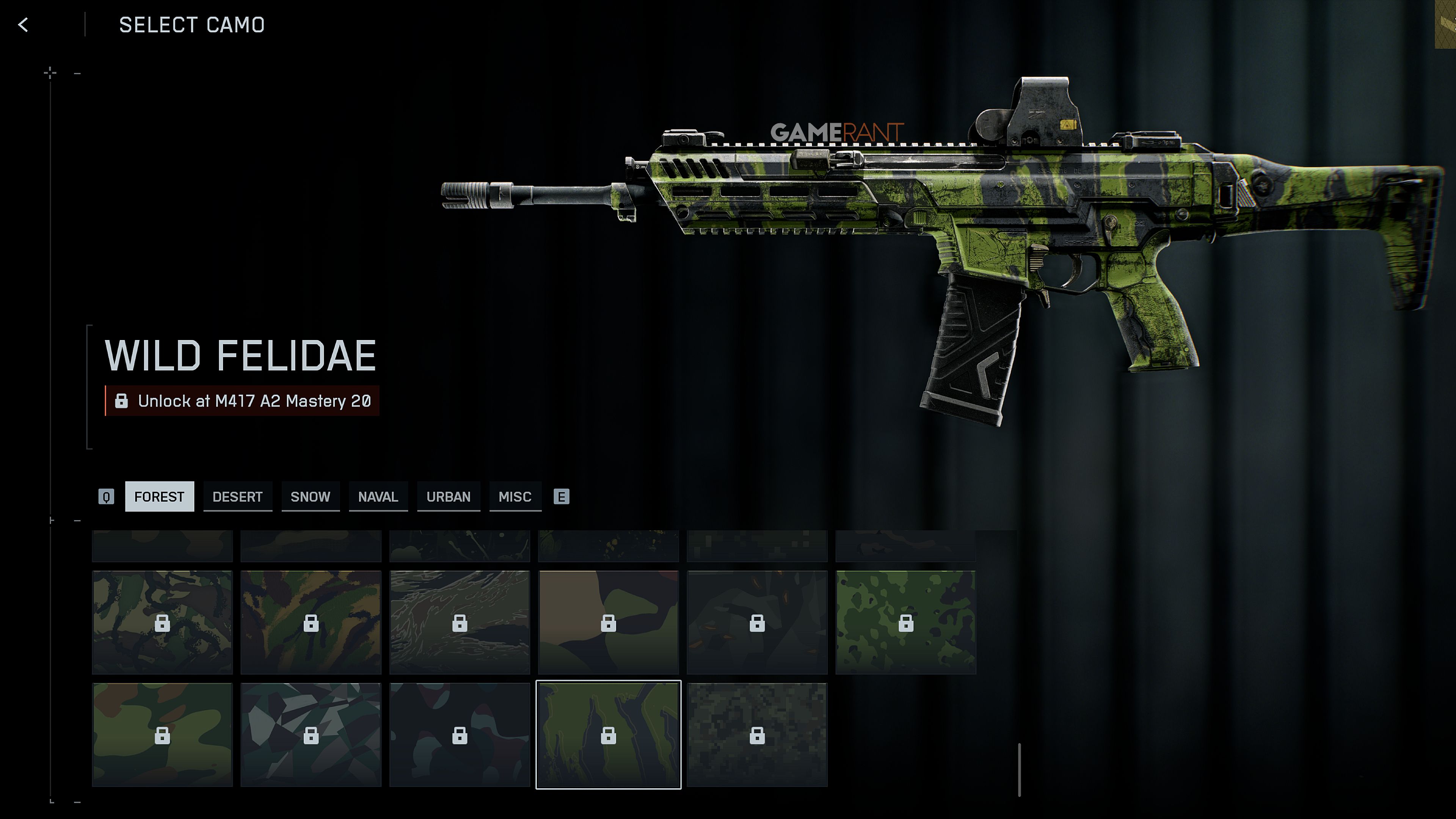The height and width of the screenshot is (819, 1456).
Task: Select the dark teal blob camo tile
Action: point(460,734)
